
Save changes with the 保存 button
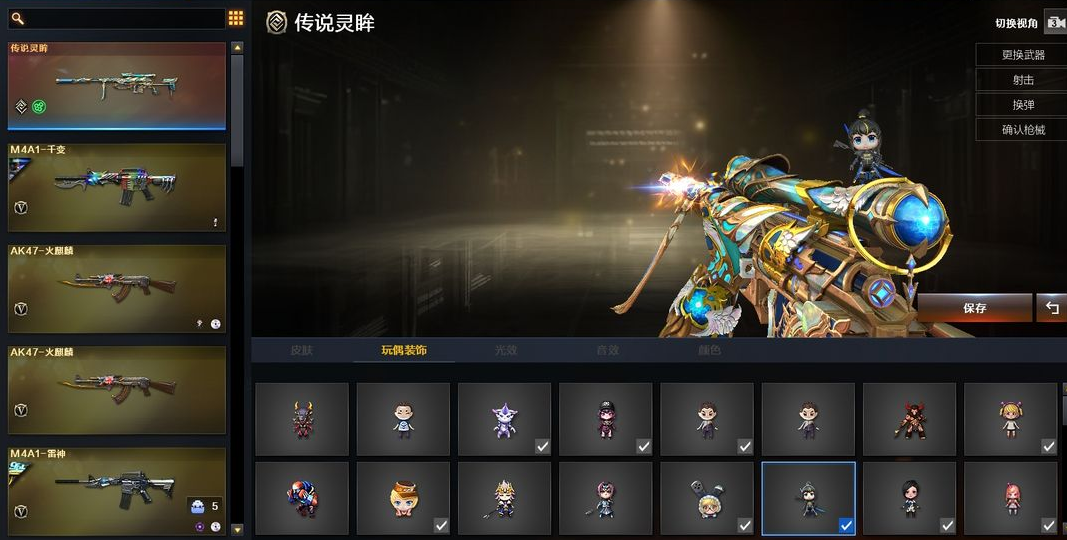pyautogui.click(x=974, y=308)
